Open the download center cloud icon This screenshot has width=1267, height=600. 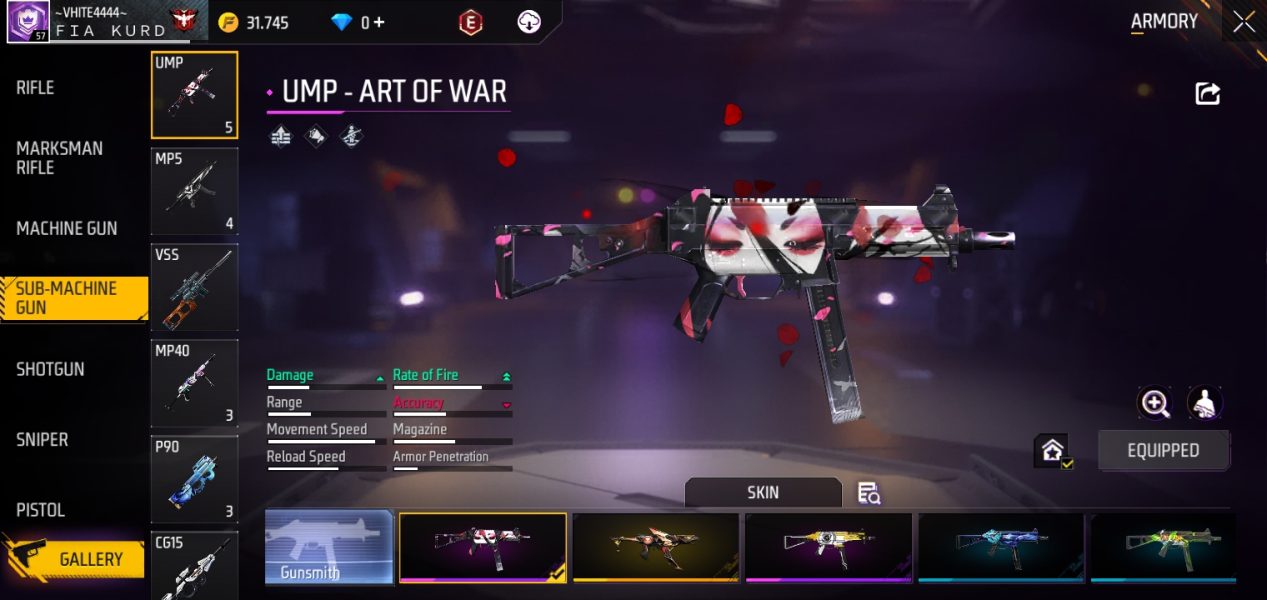pos(529,22)
